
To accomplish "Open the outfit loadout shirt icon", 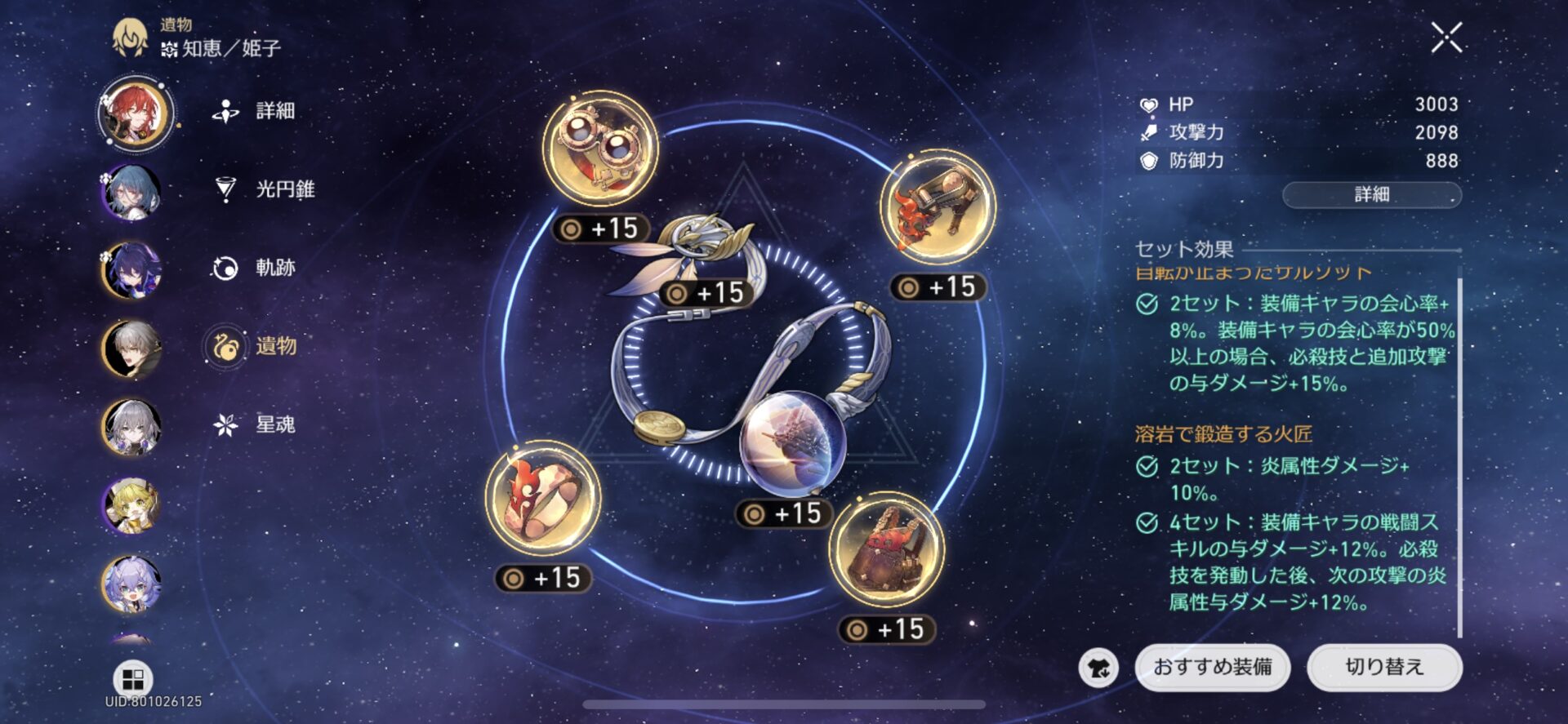I will [x=1098, y=668].
